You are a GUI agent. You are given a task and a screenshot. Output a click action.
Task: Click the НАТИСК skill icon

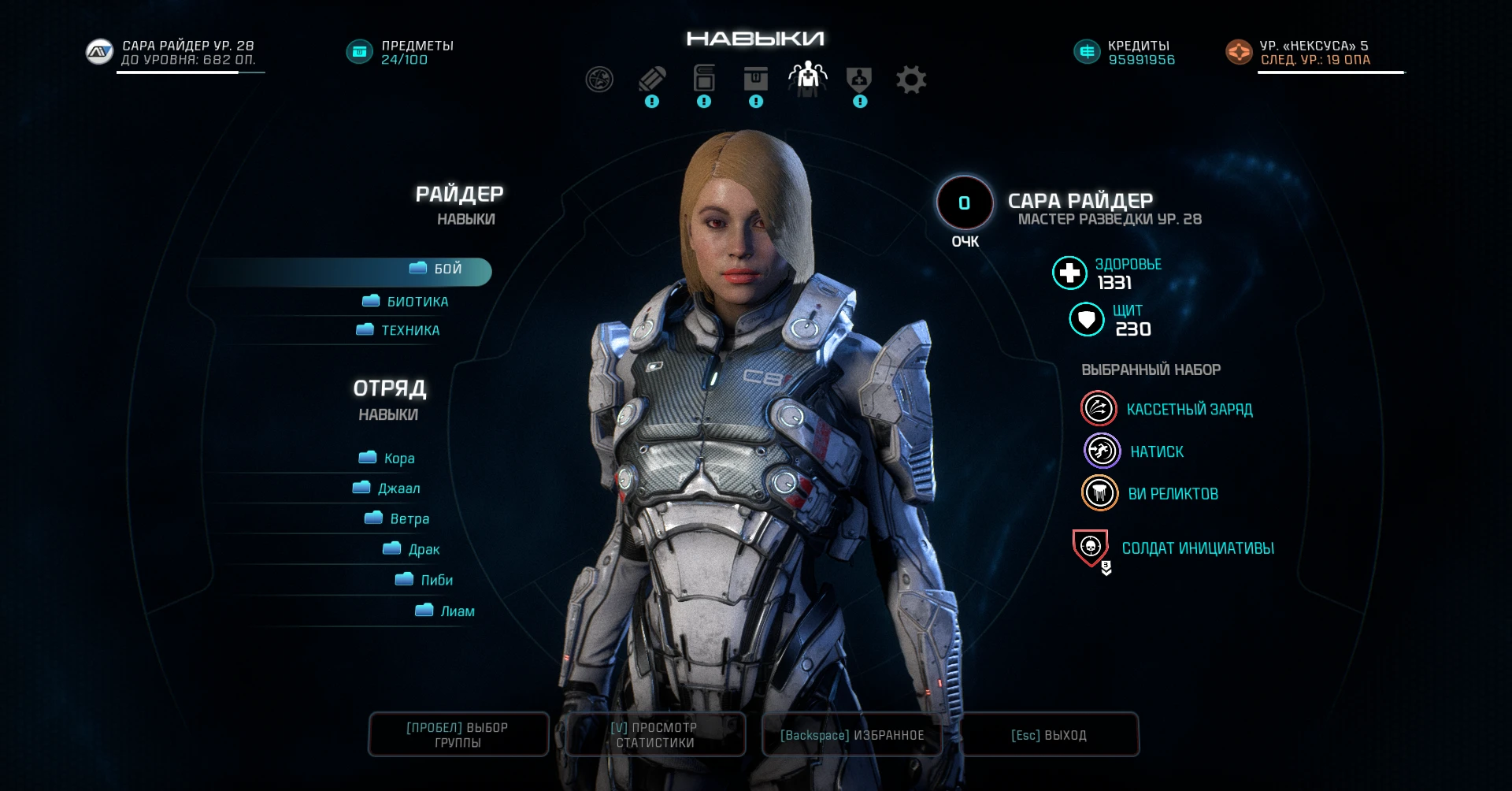pyautogui.click(x=1100, y=451)
